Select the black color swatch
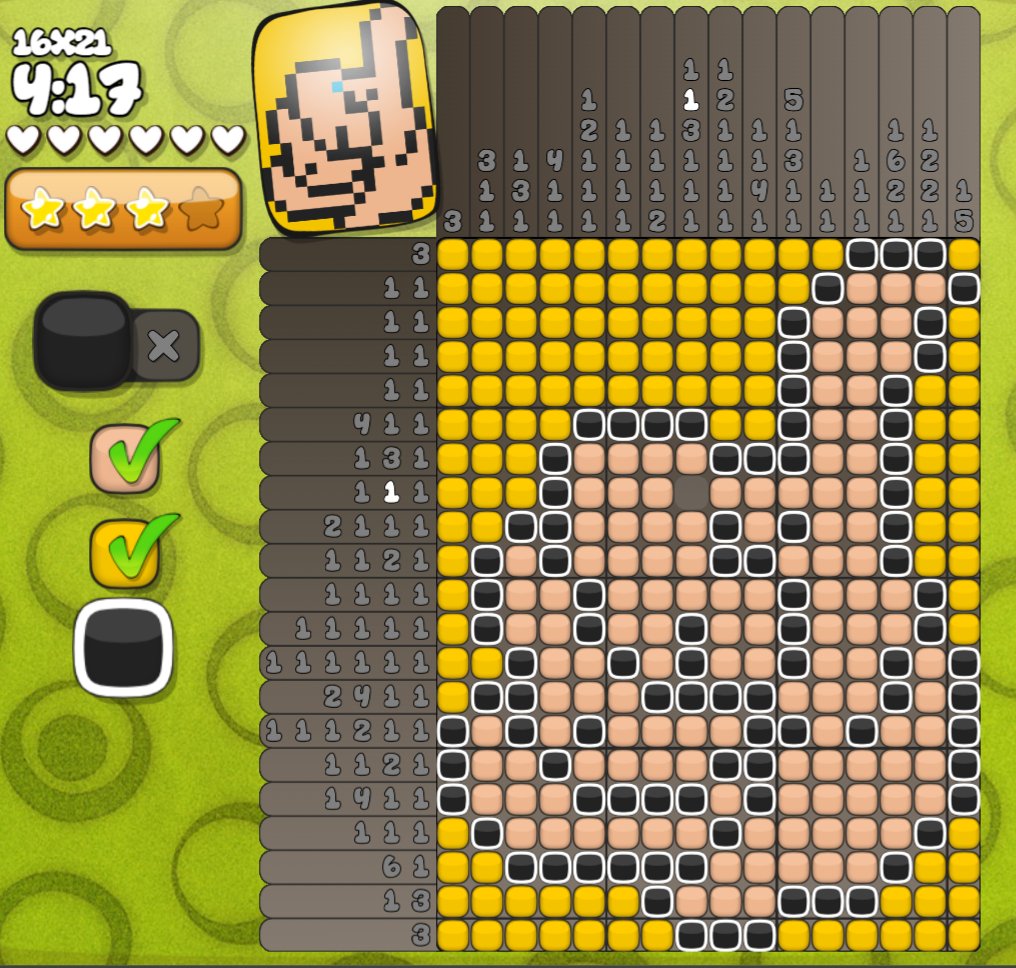Image resolution: width=1016 pixels, height=968 pixels. click(123, 648)
